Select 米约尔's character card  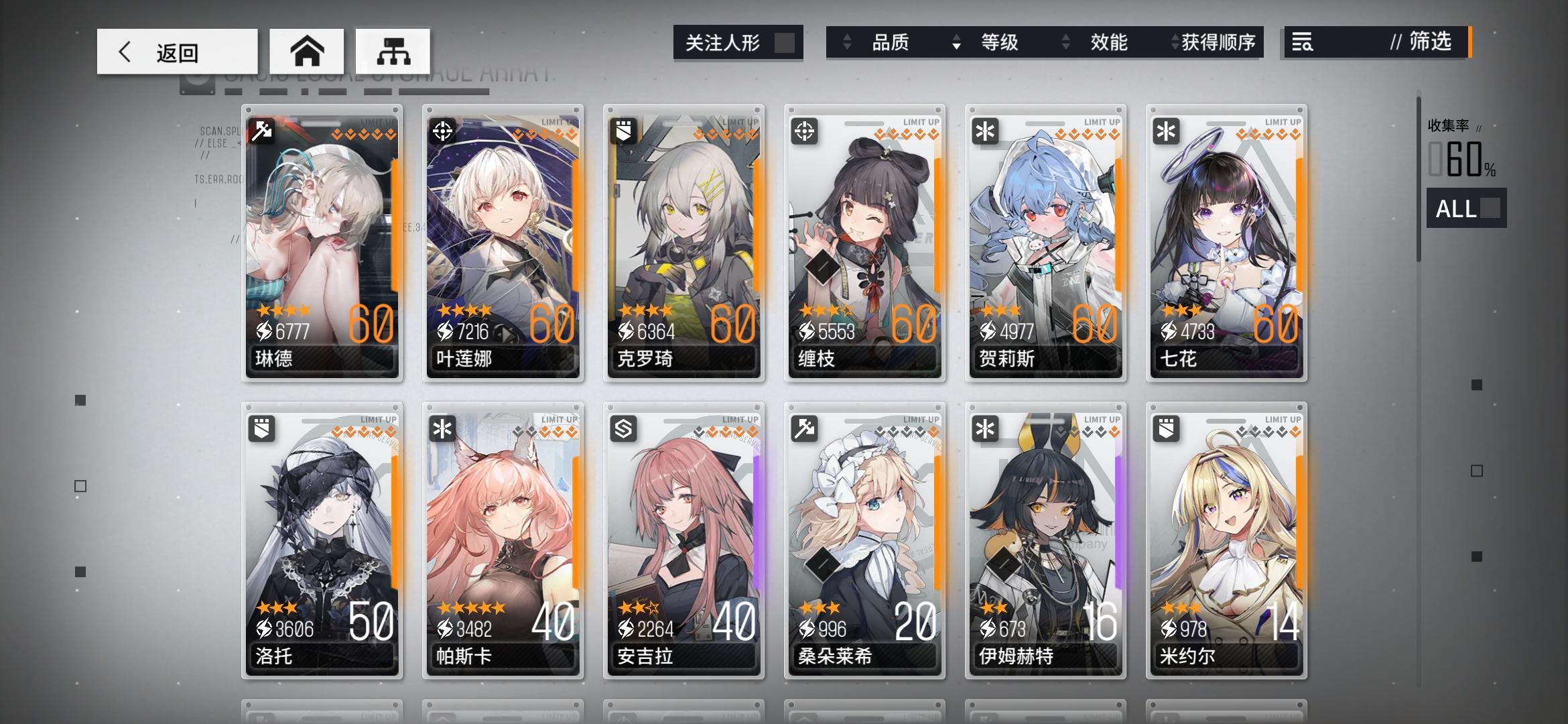1226,536
